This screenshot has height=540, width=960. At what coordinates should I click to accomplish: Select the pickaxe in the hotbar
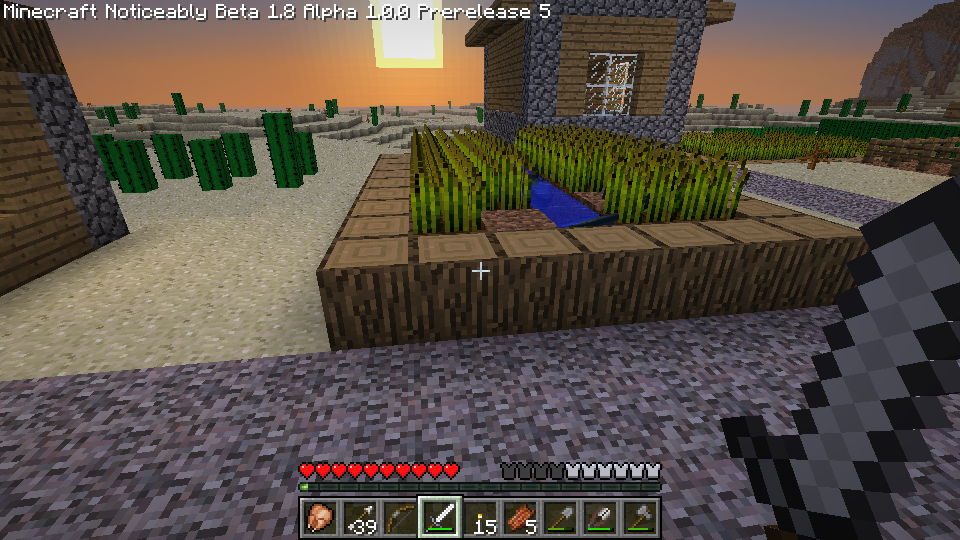[599, 517]
